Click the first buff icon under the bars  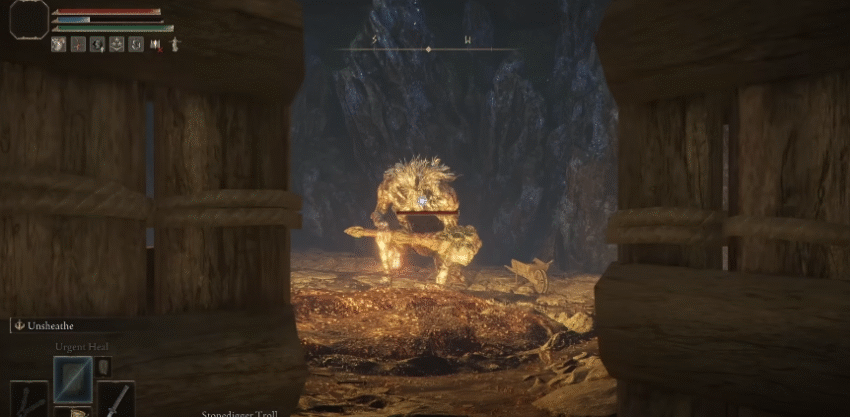(x=59, y=44)
